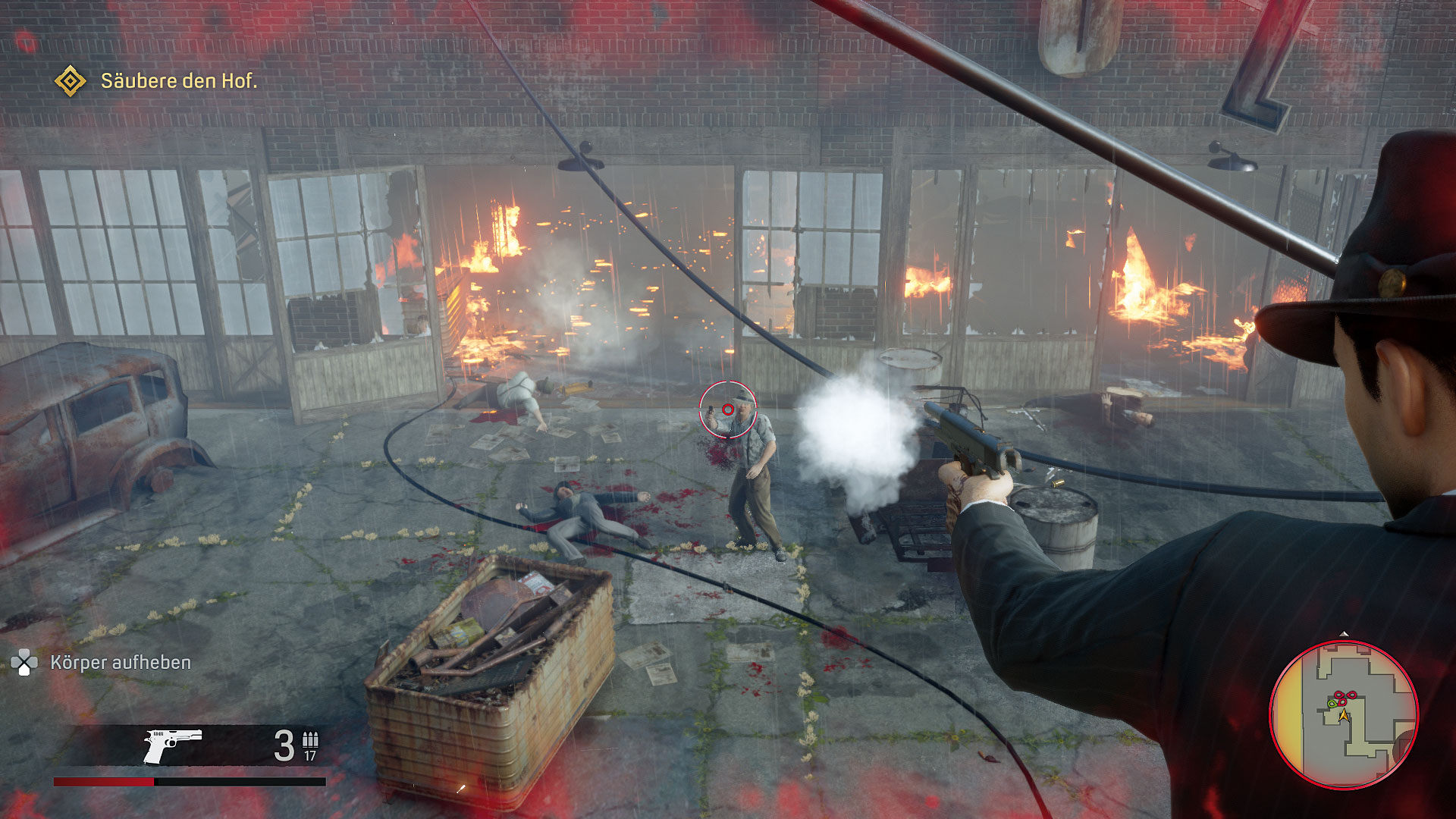Viewport: 1456px width, 819px height.
Task: Click the "Säubere den Hof." objective tracker
Action: [x=179, y=81]
